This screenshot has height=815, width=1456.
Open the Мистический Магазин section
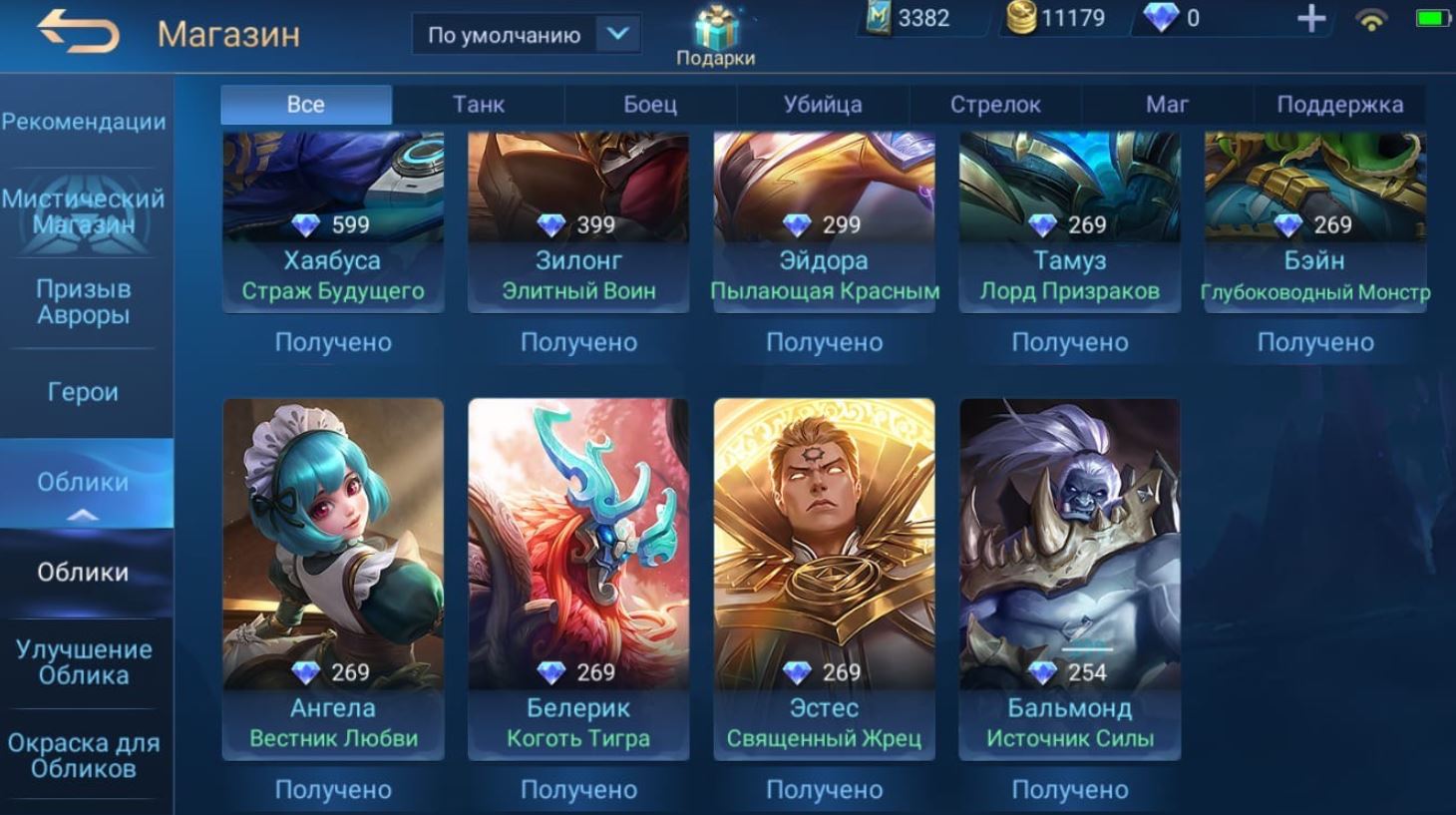[x=84, y=210]
